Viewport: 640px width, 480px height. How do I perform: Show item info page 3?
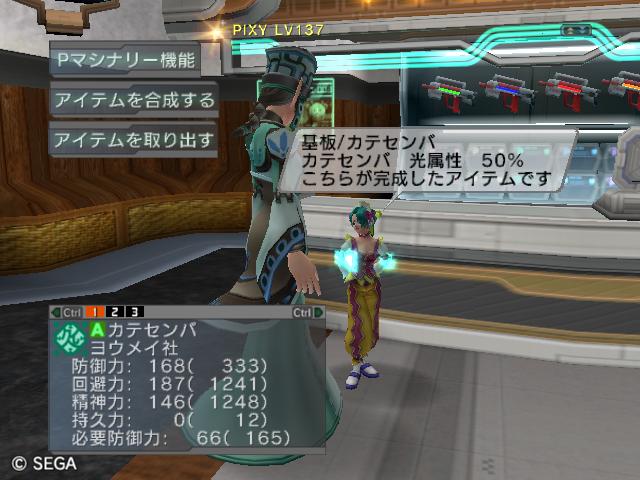(135, 313)
